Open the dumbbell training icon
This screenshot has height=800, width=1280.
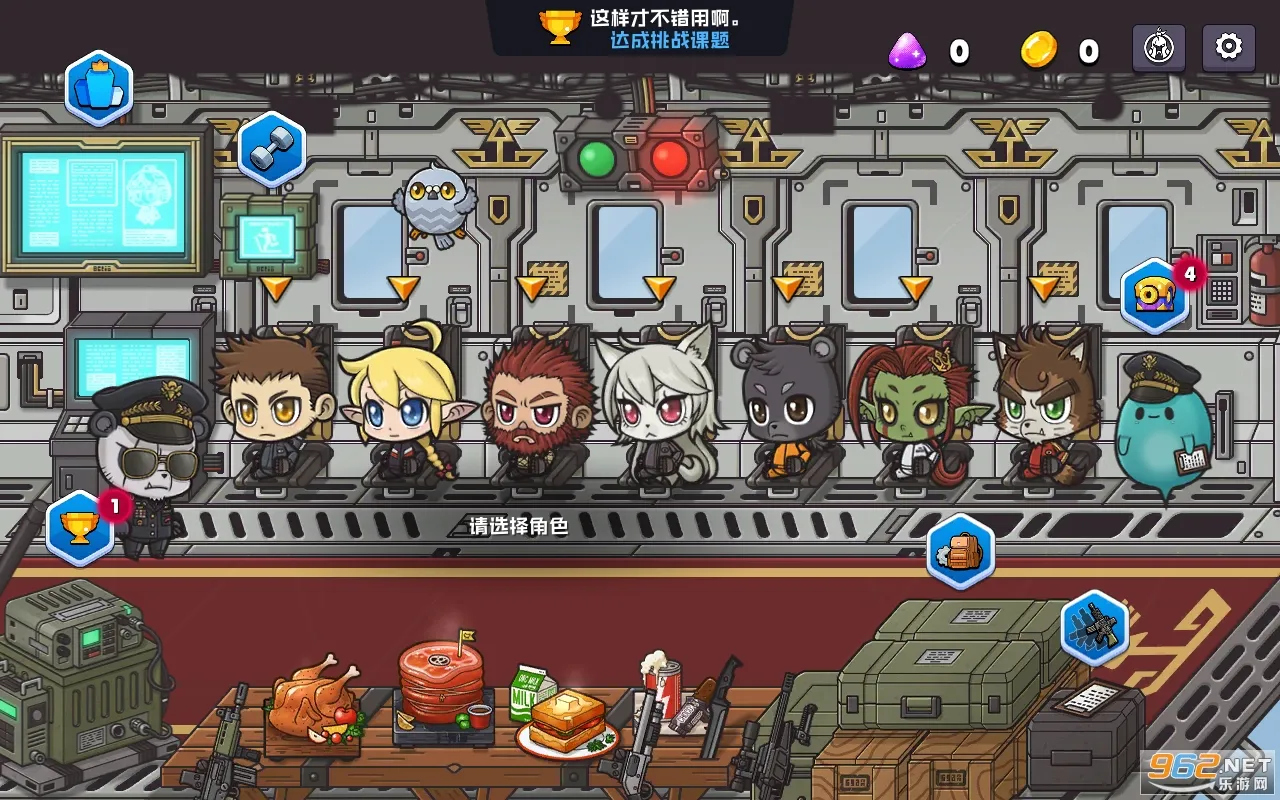271,150
